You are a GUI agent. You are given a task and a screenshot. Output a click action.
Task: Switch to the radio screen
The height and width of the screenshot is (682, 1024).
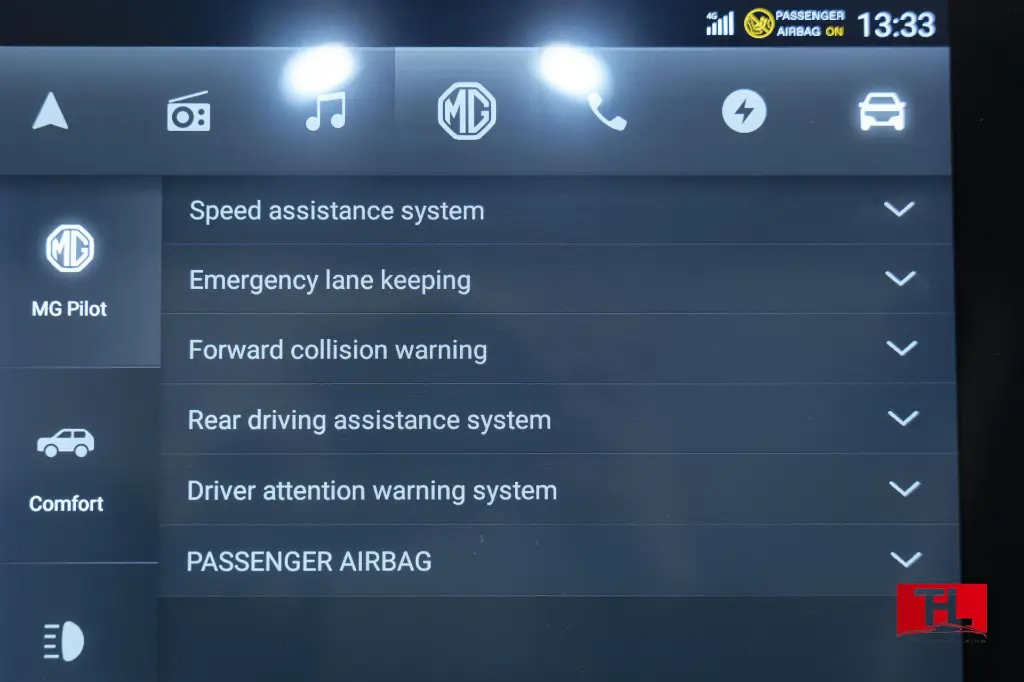click(x=188, y=112)
